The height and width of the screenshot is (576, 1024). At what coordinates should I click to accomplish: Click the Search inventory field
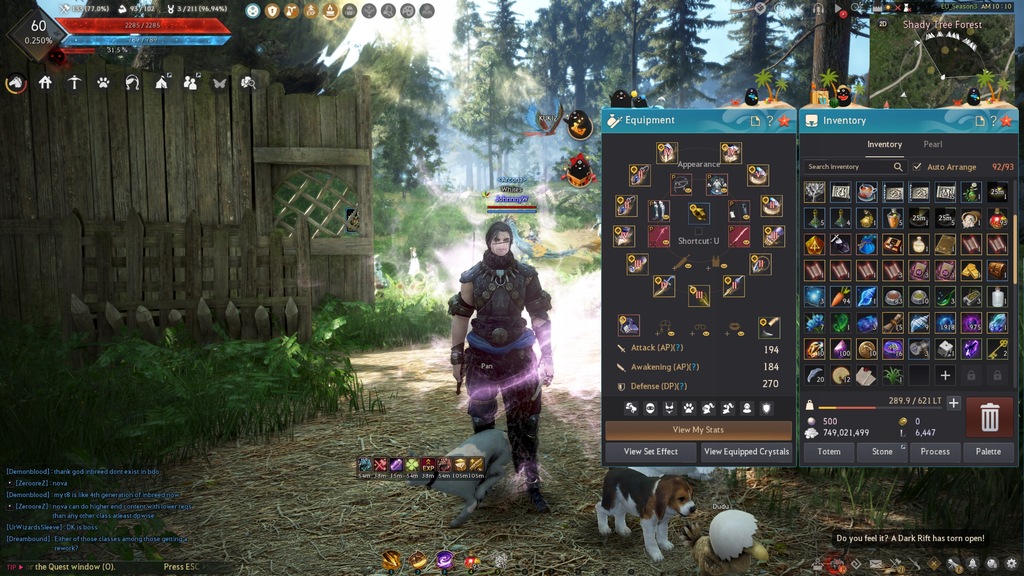(850, 167)
